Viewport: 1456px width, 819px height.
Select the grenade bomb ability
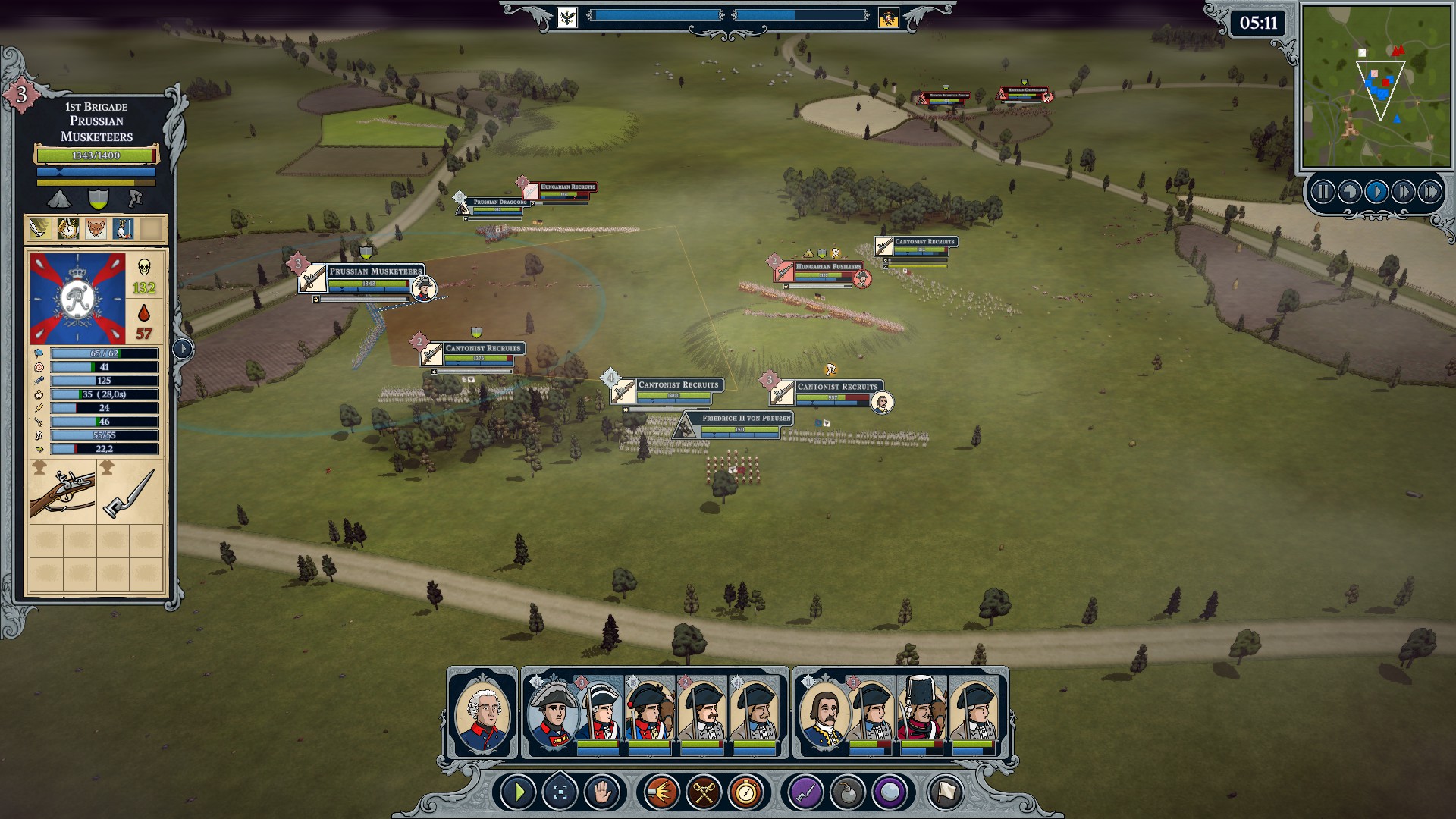click(847, 793)
